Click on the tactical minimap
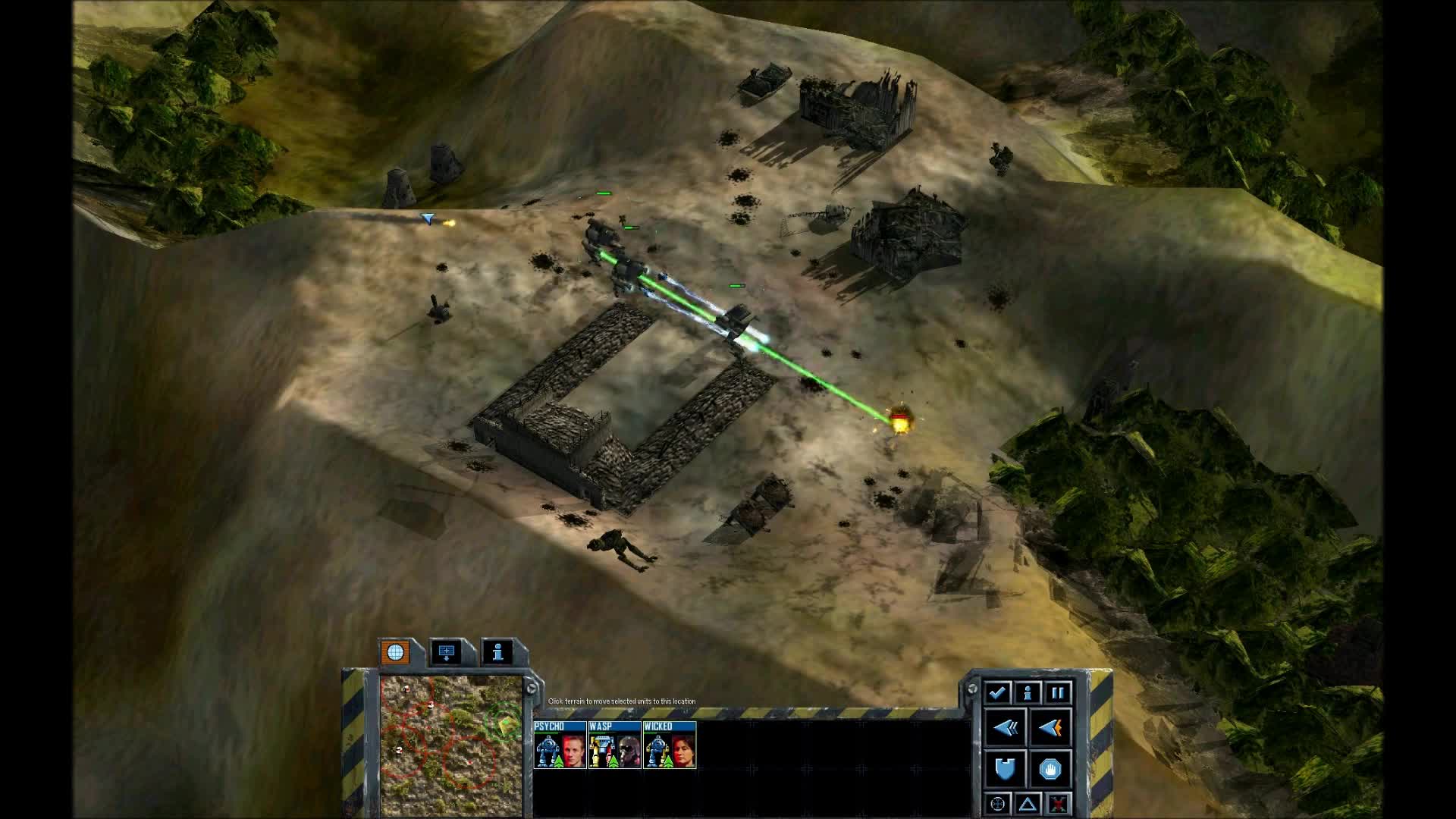Image resolution: width=1456 pixels, height=819 pixels. [x=450, y=745]
